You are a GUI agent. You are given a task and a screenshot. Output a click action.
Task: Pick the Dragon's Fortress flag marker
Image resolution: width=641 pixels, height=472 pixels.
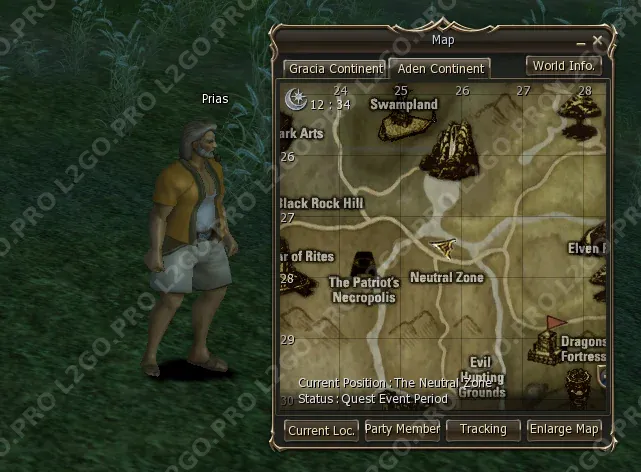point(554,325)
